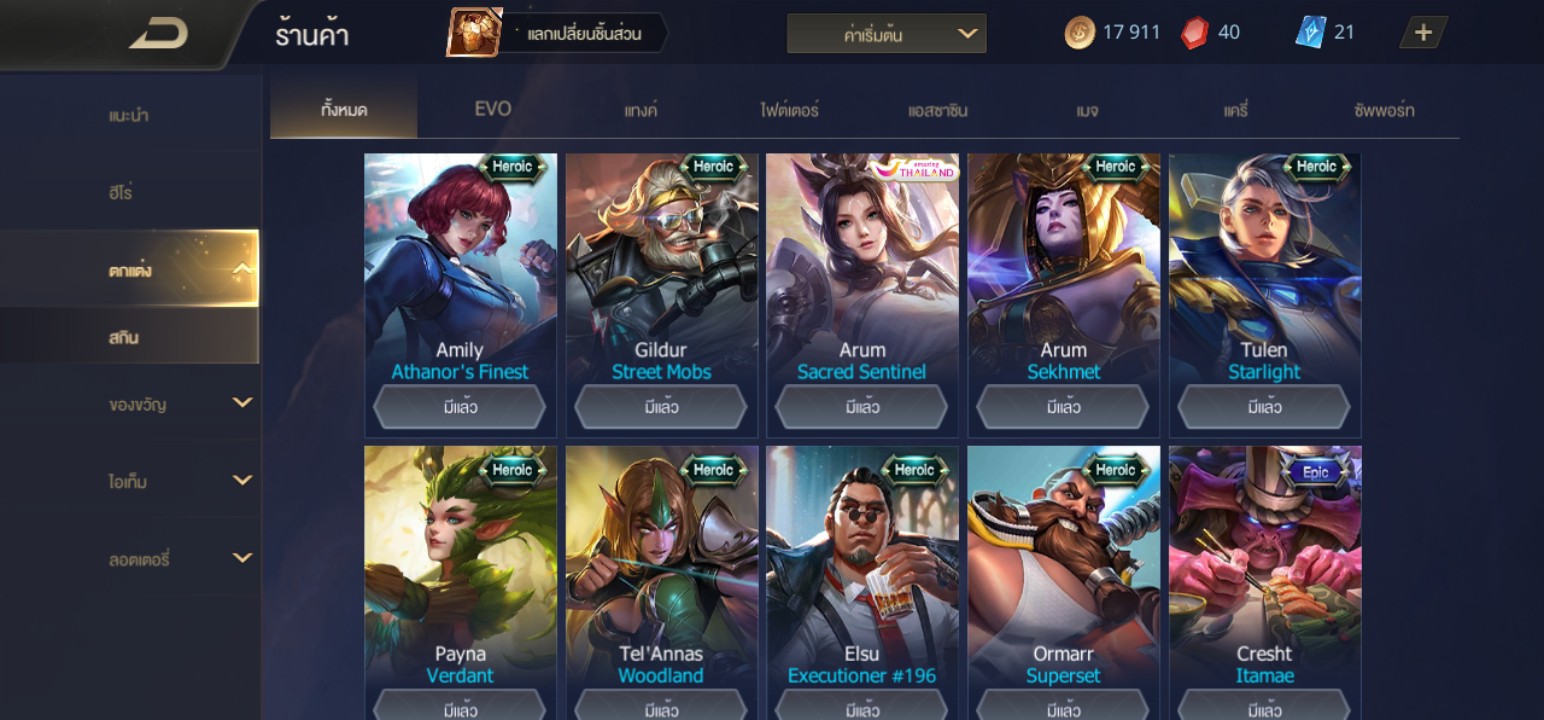This screenshot has width=1544, height=720.
Task: Show the แทงค์ skin category
Action: [x=640, y=110]
